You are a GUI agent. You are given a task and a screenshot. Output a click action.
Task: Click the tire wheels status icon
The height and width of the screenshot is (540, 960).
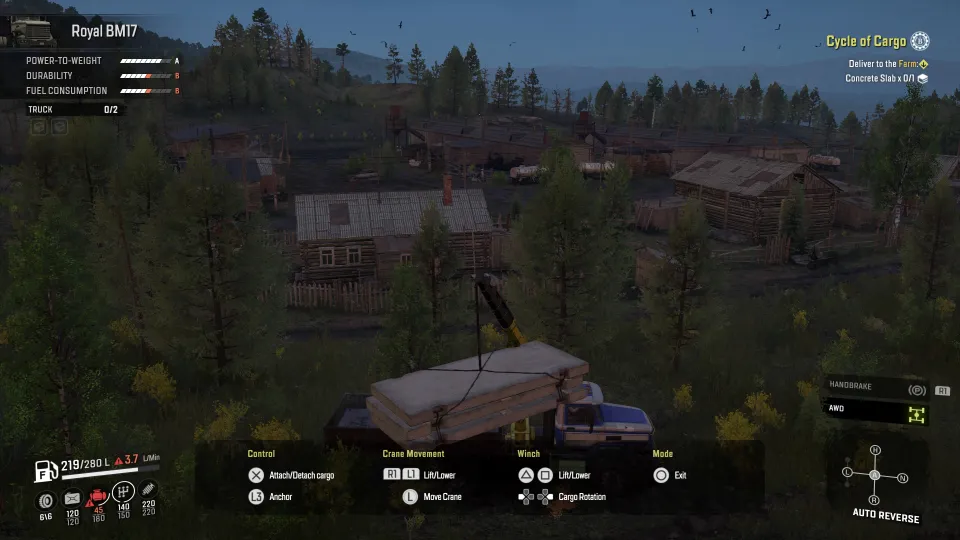pyautogui.click(x=45, y=498)
